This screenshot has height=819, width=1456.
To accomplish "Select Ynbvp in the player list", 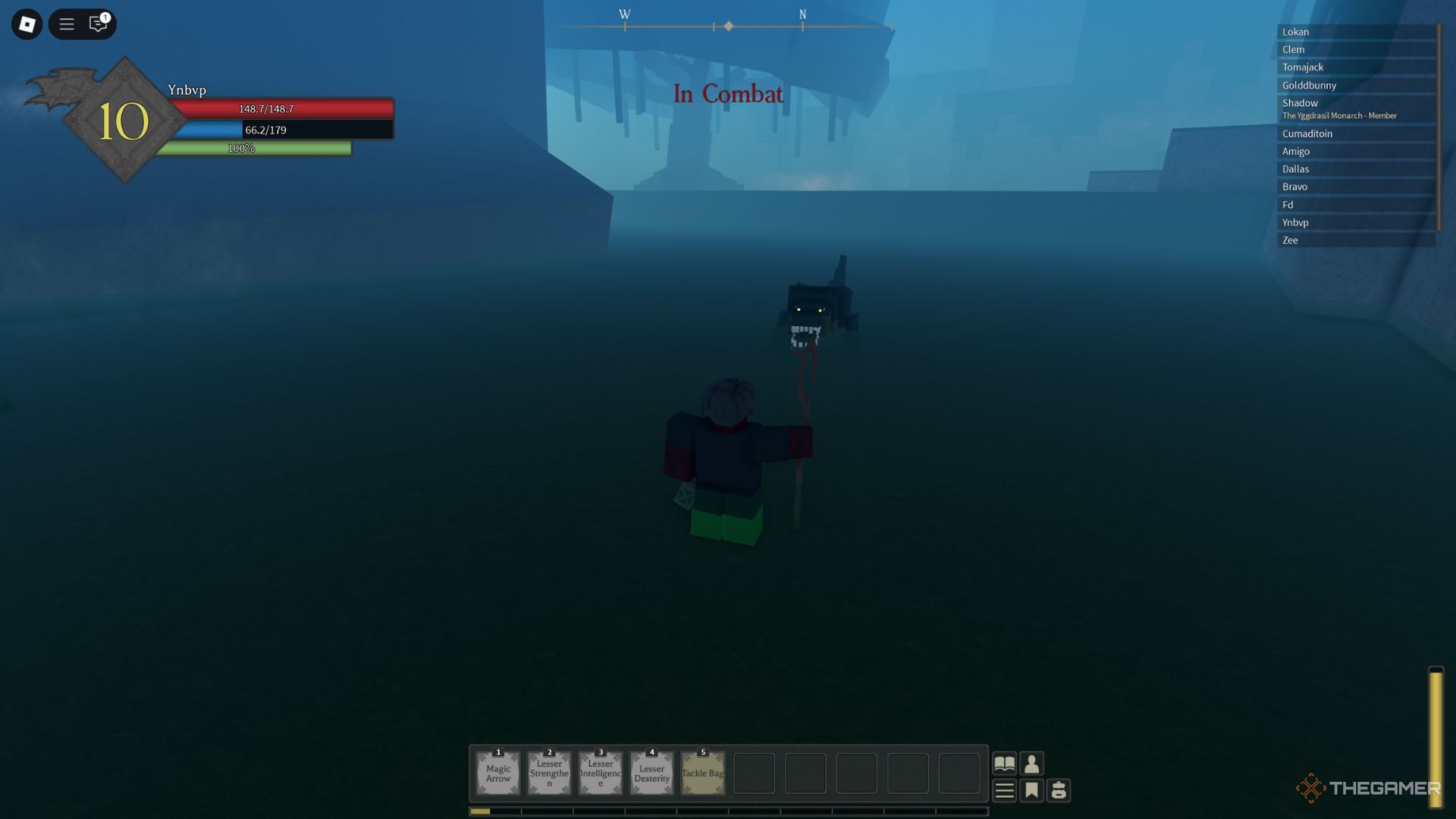I will (1357, 222).
